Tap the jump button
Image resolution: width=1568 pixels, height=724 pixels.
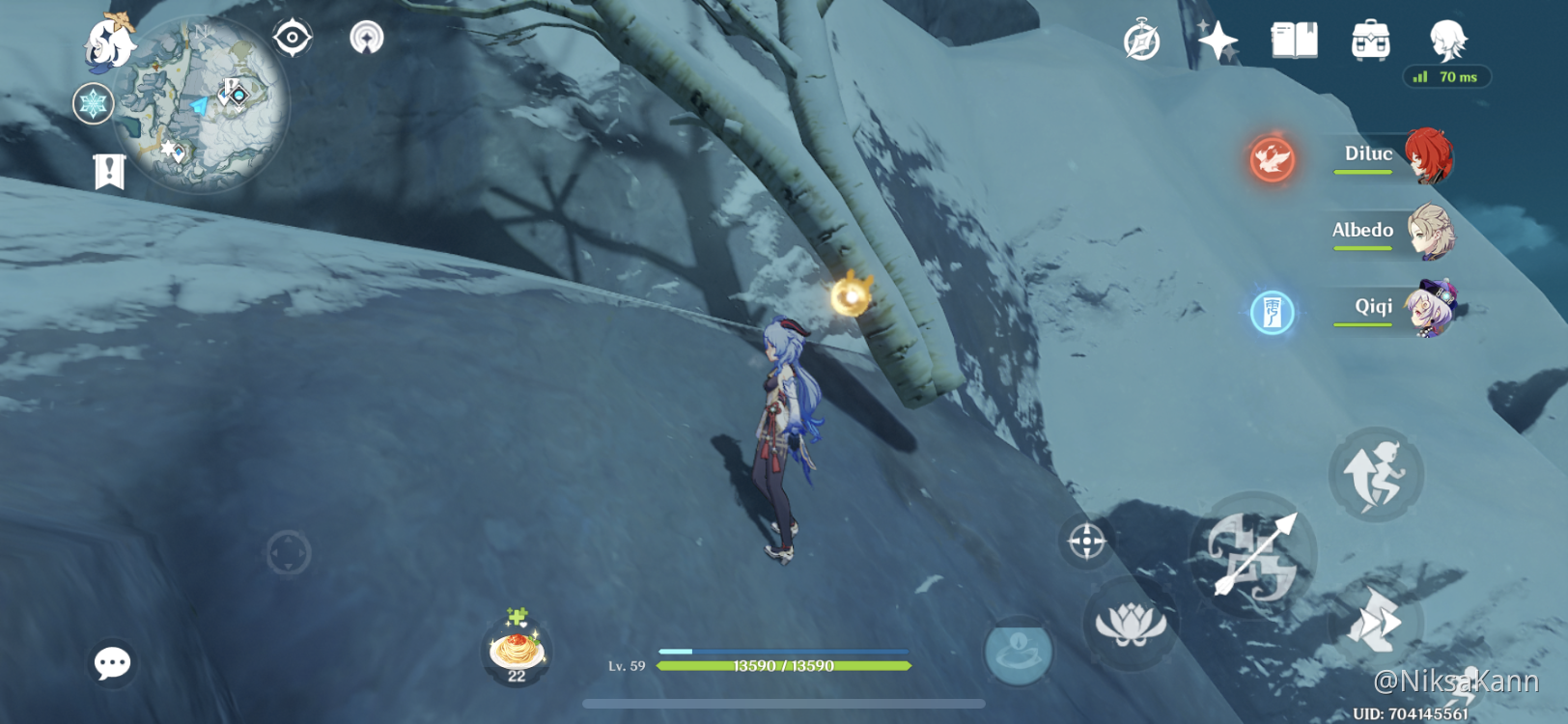(1376, 474)
